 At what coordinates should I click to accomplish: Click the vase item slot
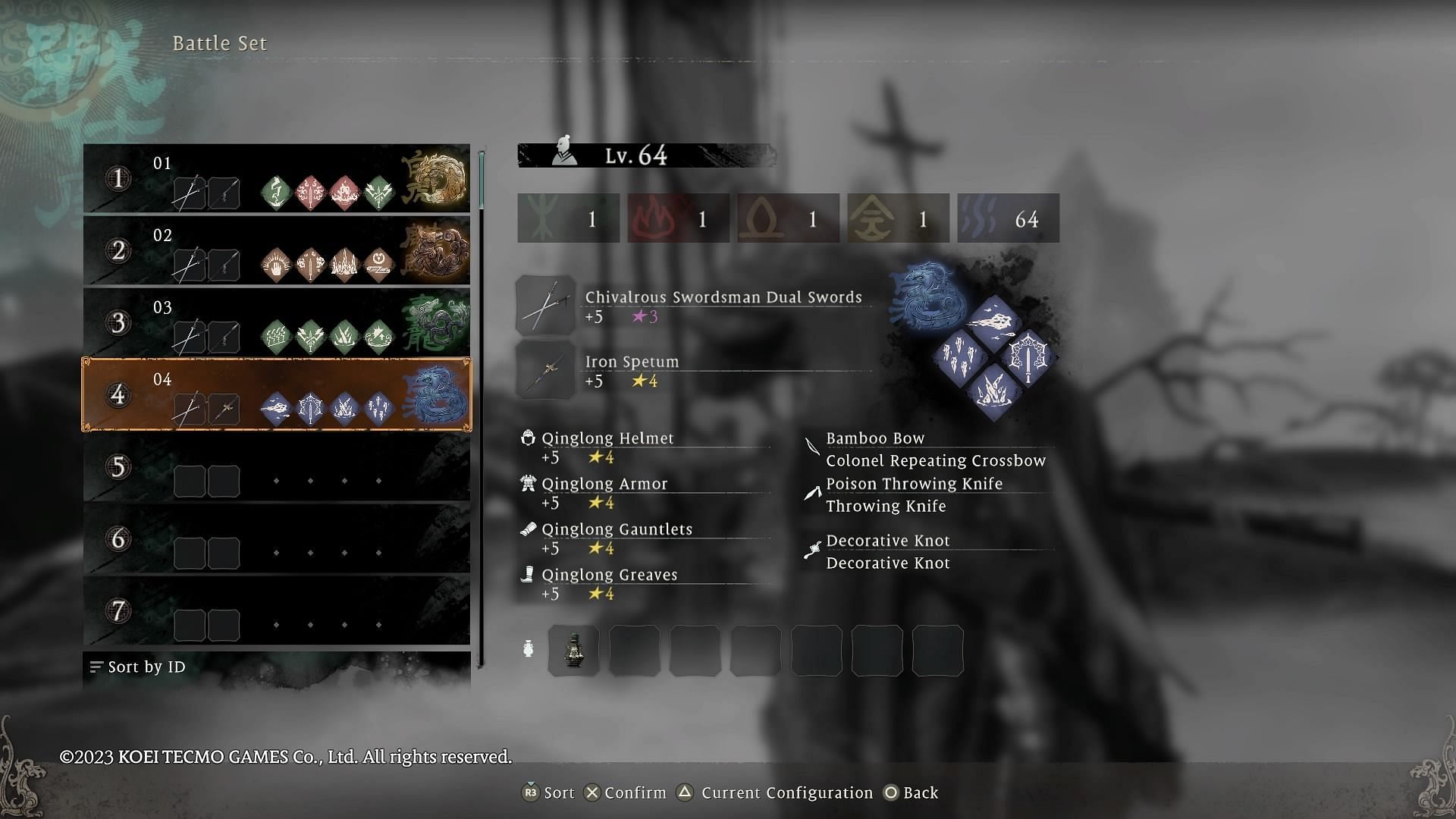click(574, 651)
